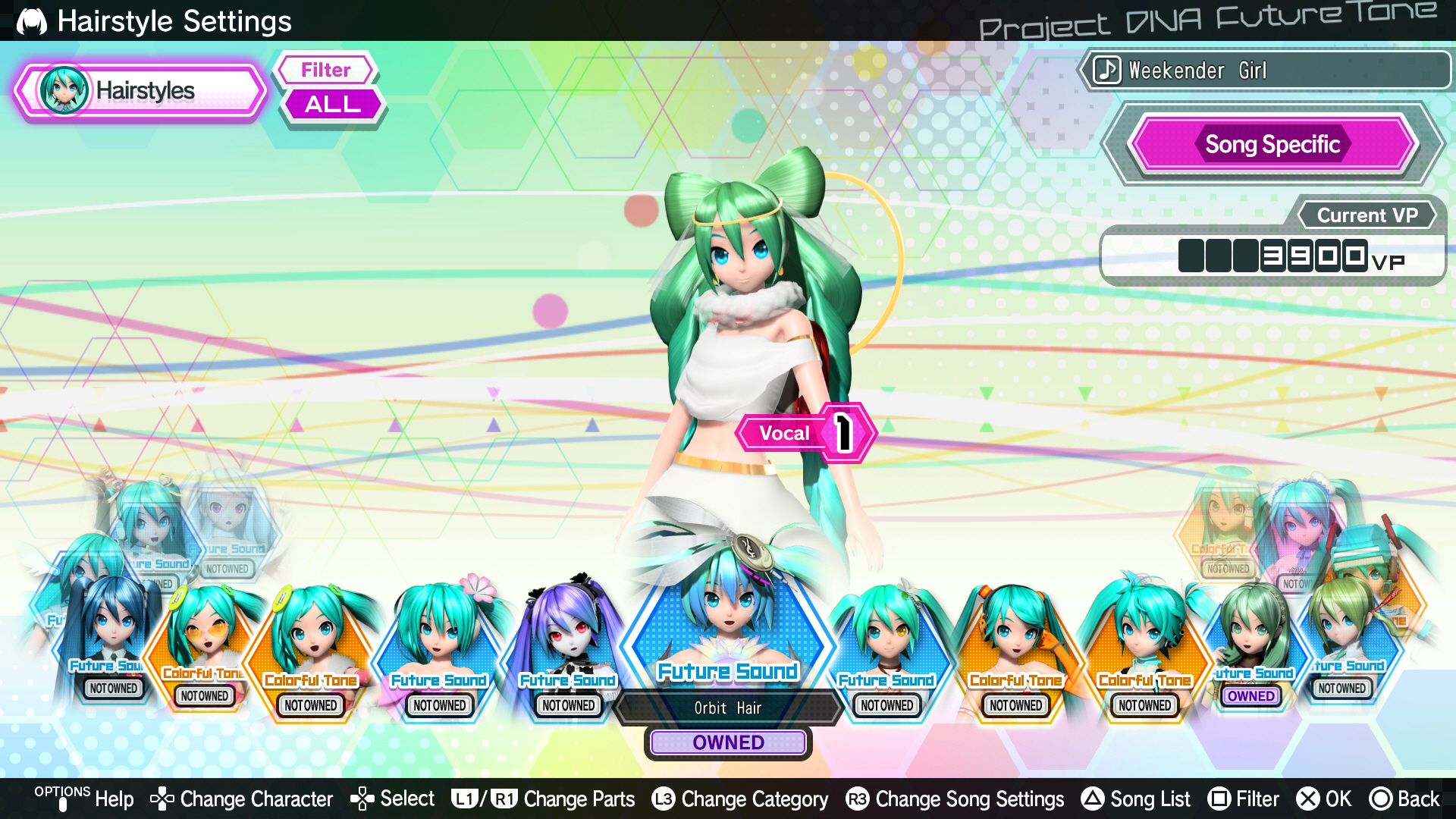Image resolution: width=1456 pixels, height=819 pixels.
Task: Open the Current VP panel
Action: (x=1367, y=215)
